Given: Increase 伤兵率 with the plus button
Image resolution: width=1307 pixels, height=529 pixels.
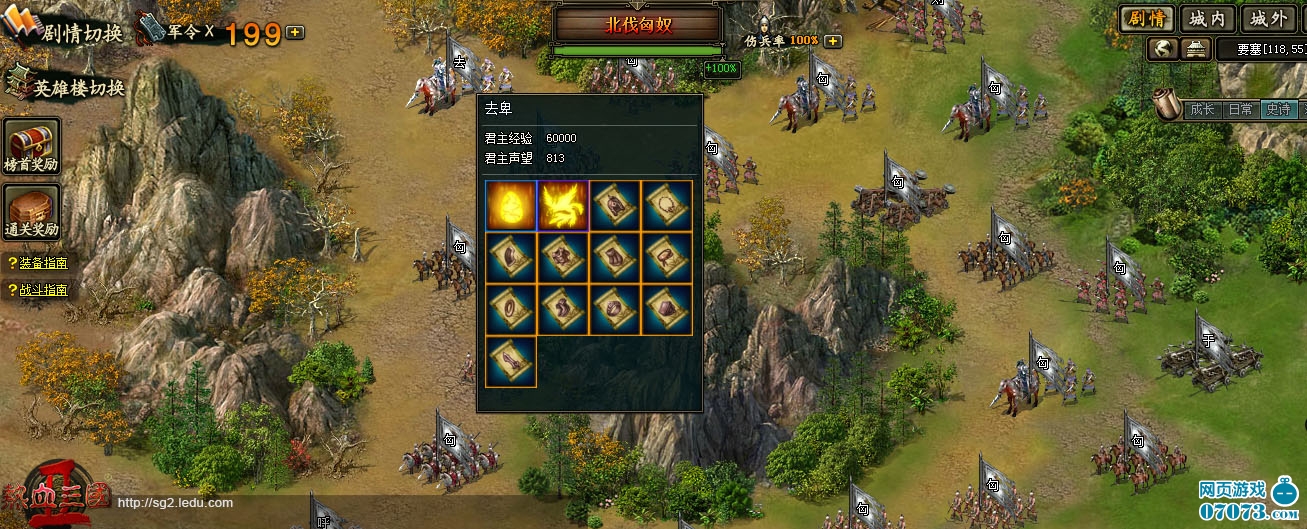Looking at the screenshot, I should tap(833, 41).
